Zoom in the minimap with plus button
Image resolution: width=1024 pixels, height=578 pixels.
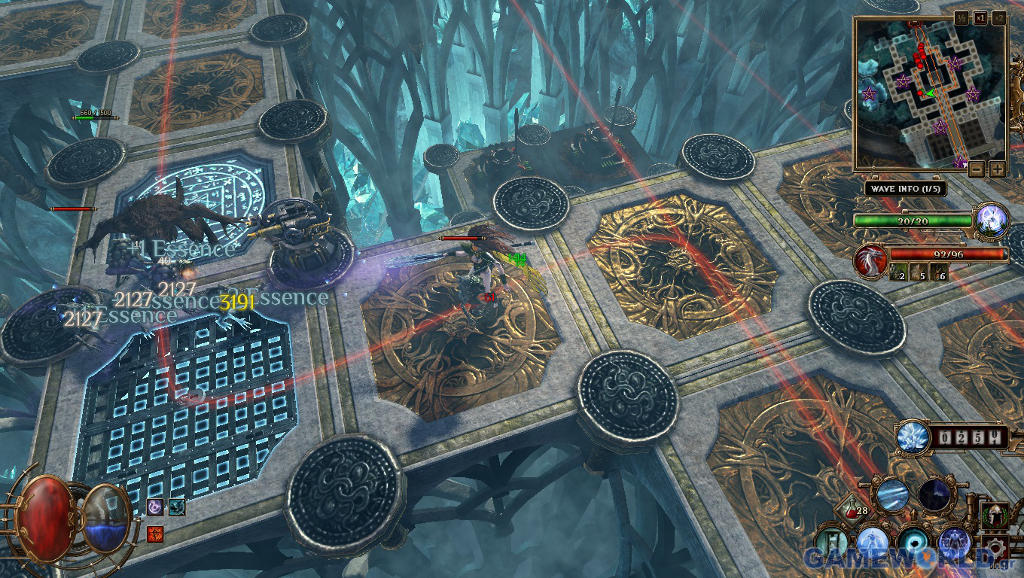coord(997,169)
